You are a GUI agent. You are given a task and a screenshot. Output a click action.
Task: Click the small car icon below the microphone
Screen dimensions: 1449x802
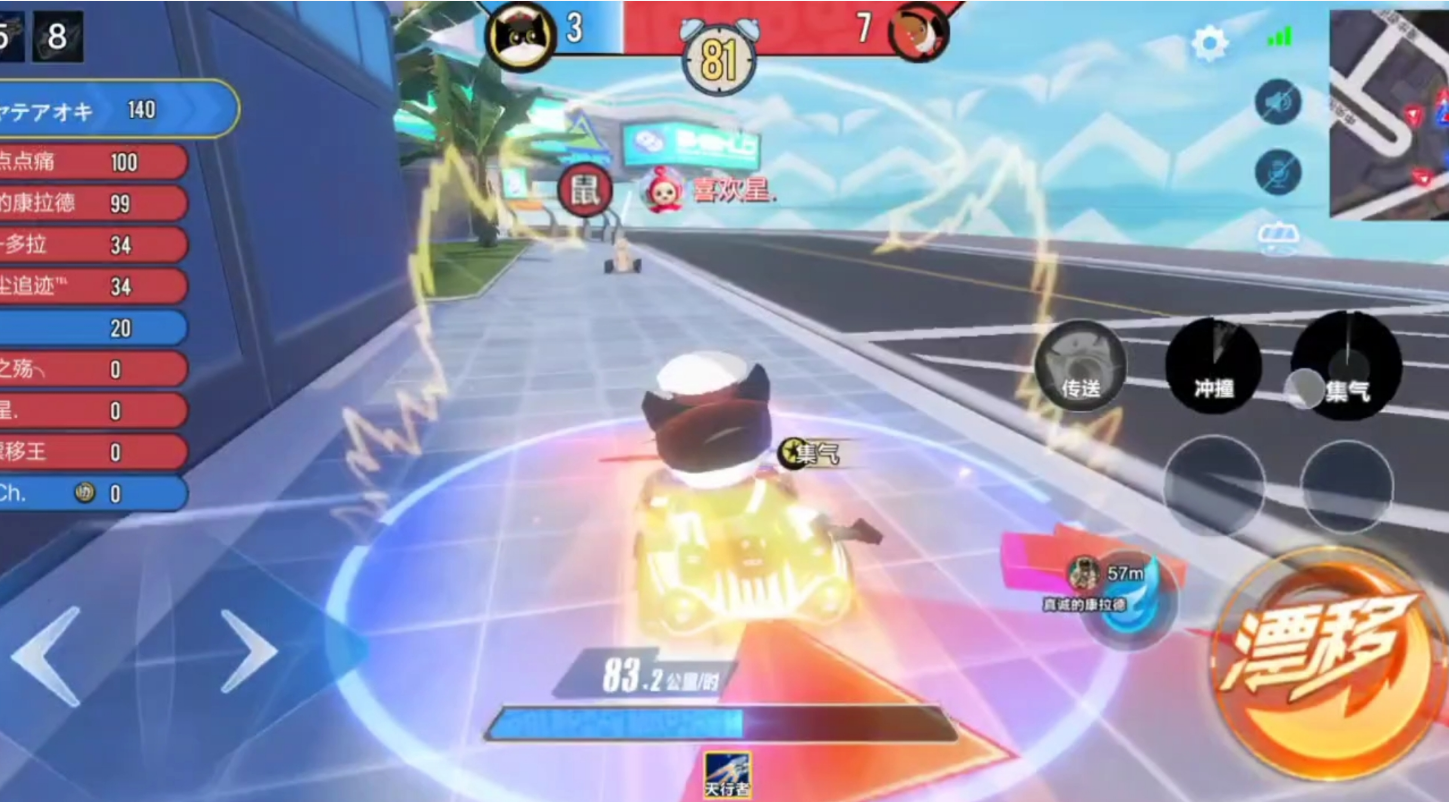pos(1277,235)
